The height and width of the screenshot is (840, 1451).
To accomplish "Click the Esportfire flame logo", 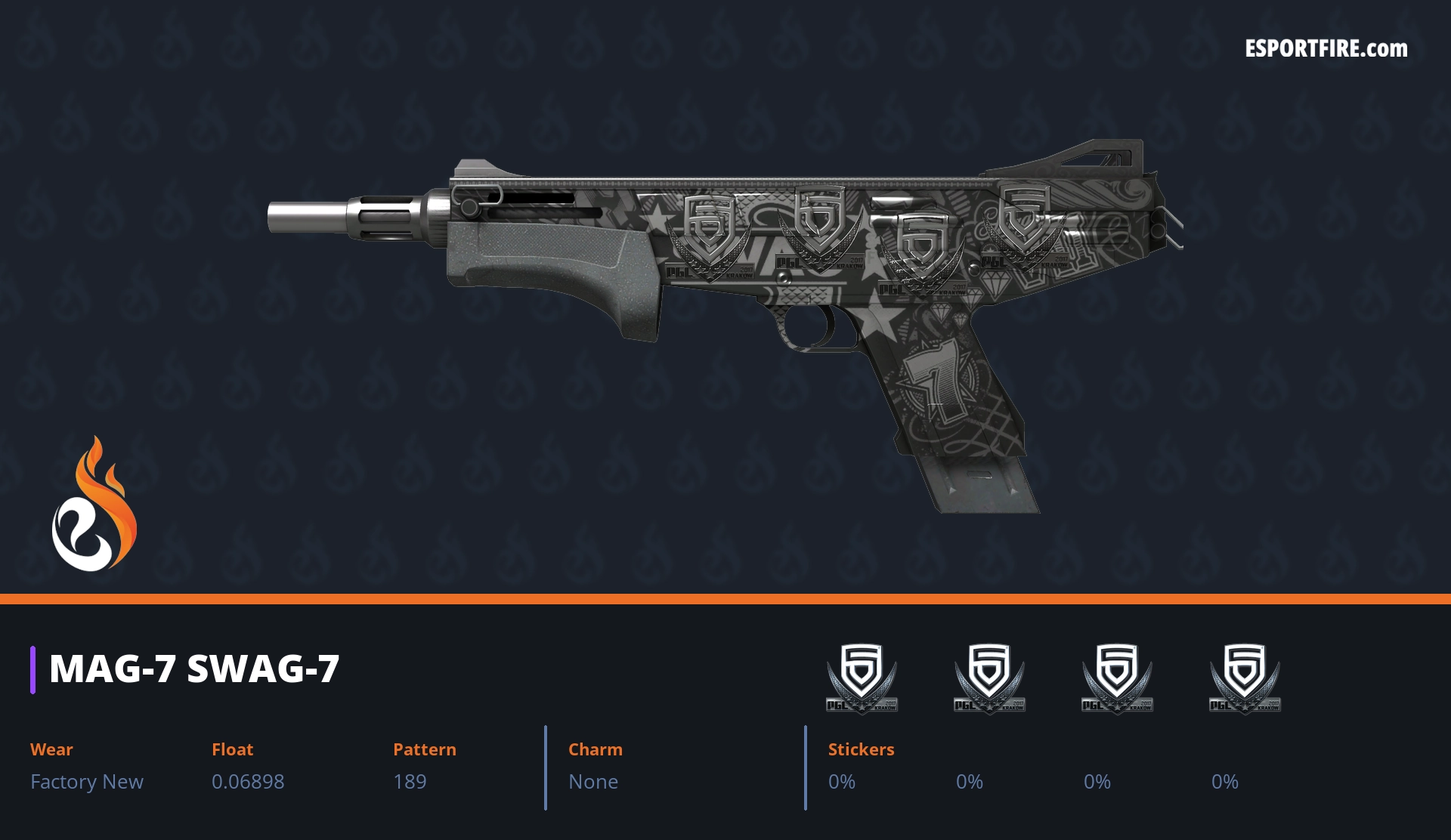I will [94, 505].
